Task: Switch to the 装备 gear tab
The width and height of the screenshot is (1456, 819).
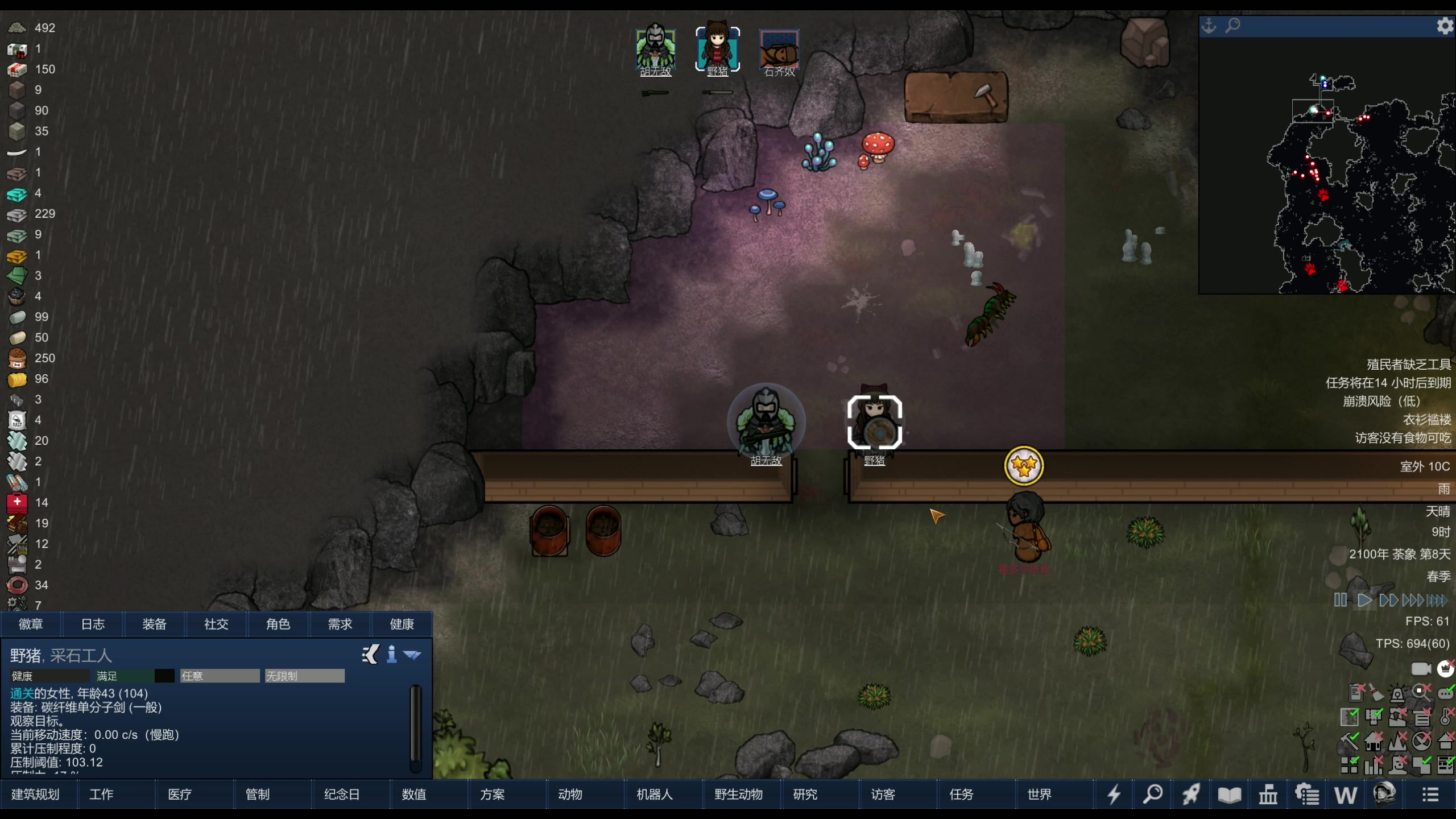Action: pyautogui.click(x=154, y=624)
